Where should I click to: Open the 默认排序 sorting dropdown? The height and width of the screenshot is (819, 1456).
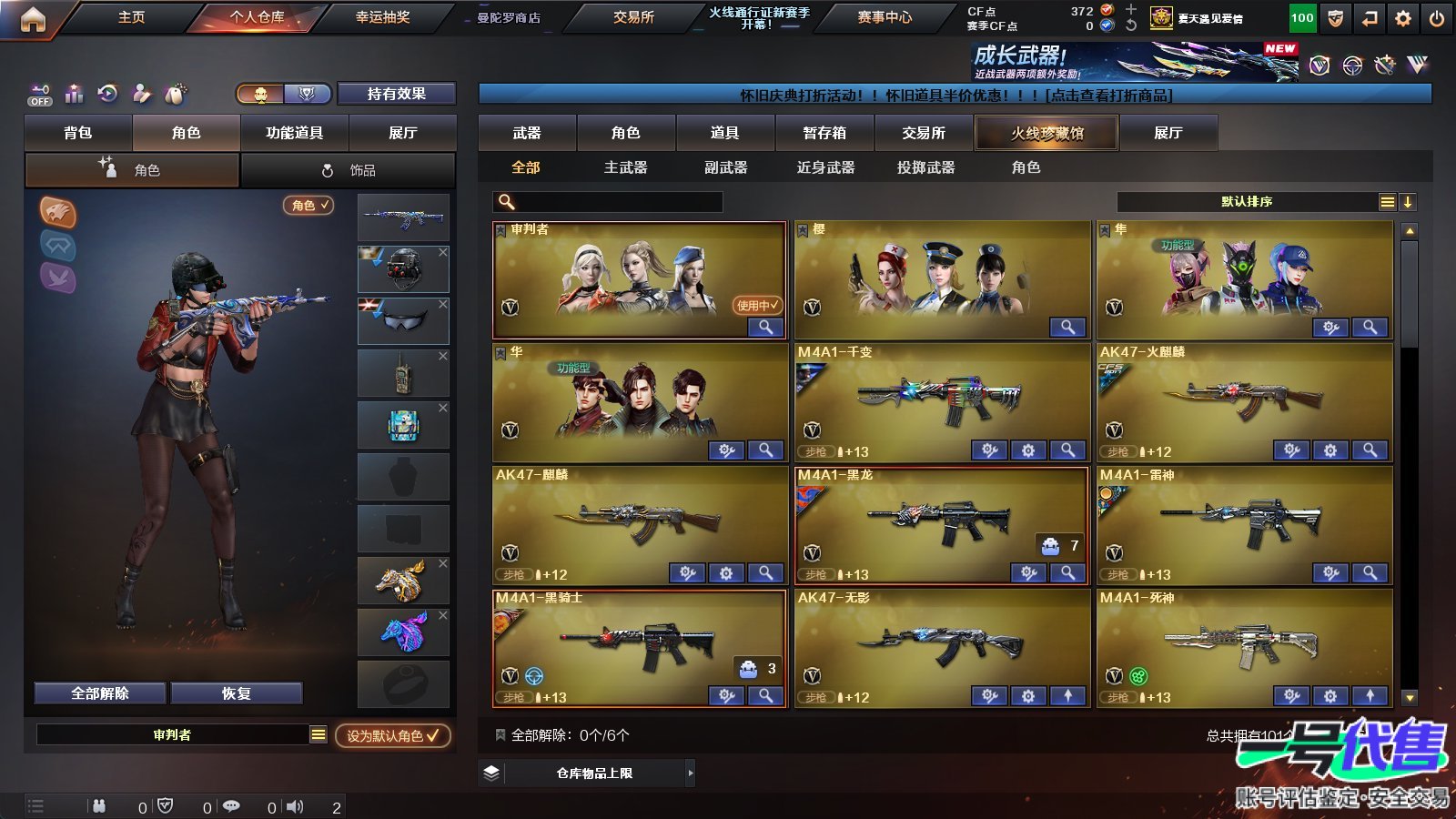tap(1247, 201)
